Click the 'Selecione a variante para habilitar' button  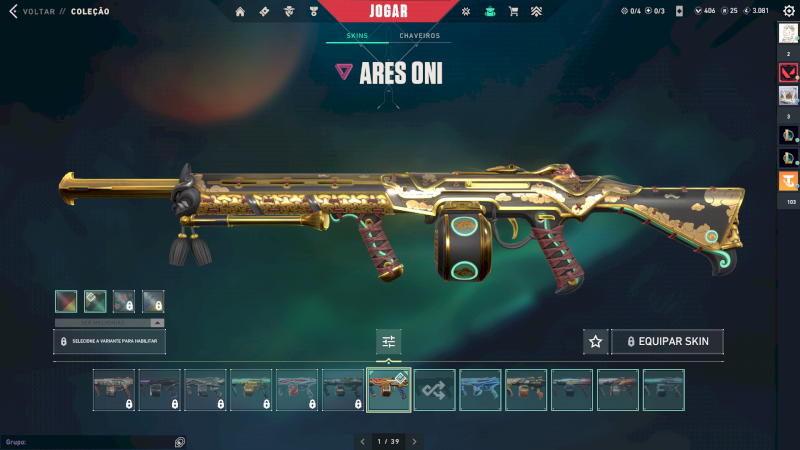110,342
